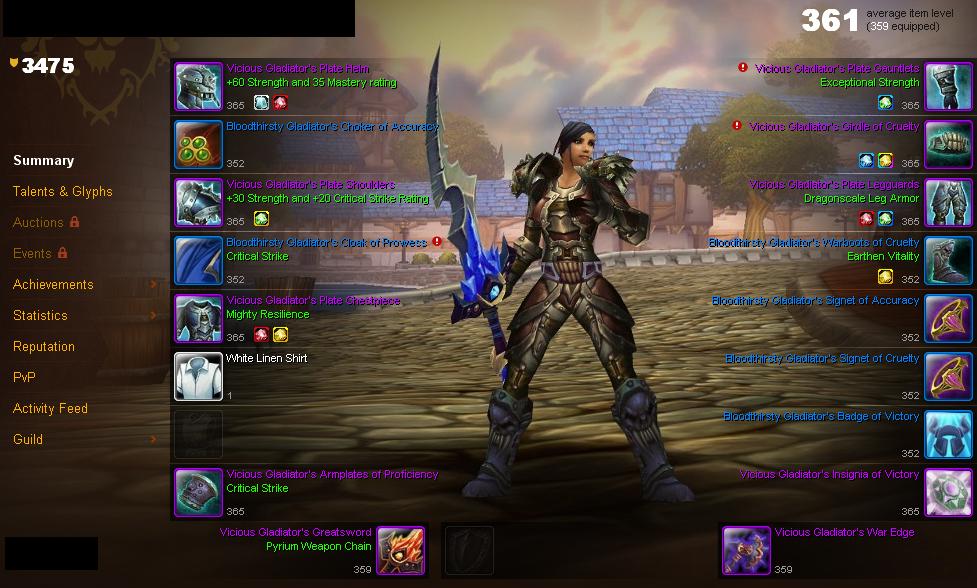Select the Vicious Gladiator's Greatsword icon

pos(401,551)
